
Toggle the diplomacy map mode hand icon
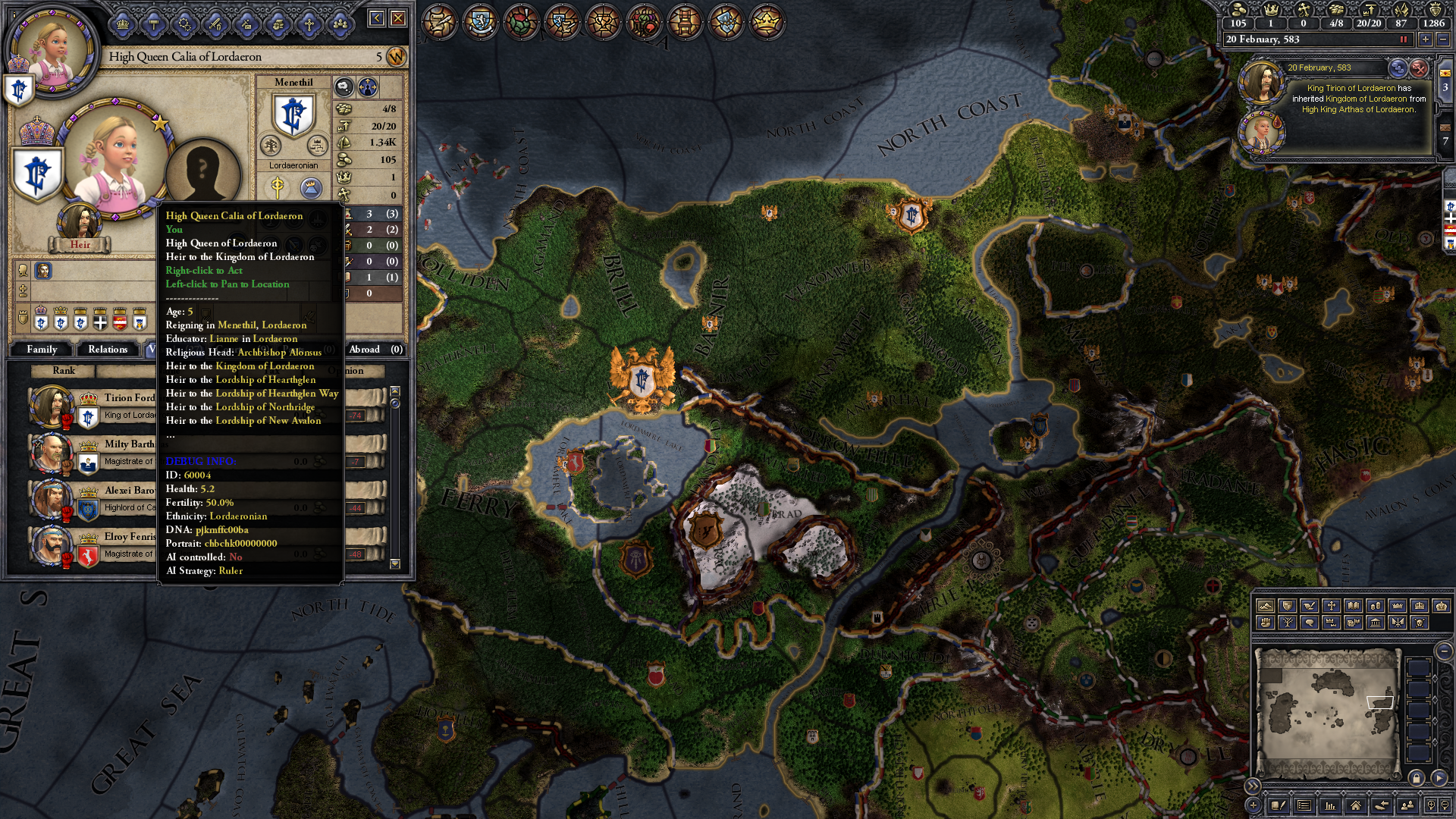[1310, 607]
